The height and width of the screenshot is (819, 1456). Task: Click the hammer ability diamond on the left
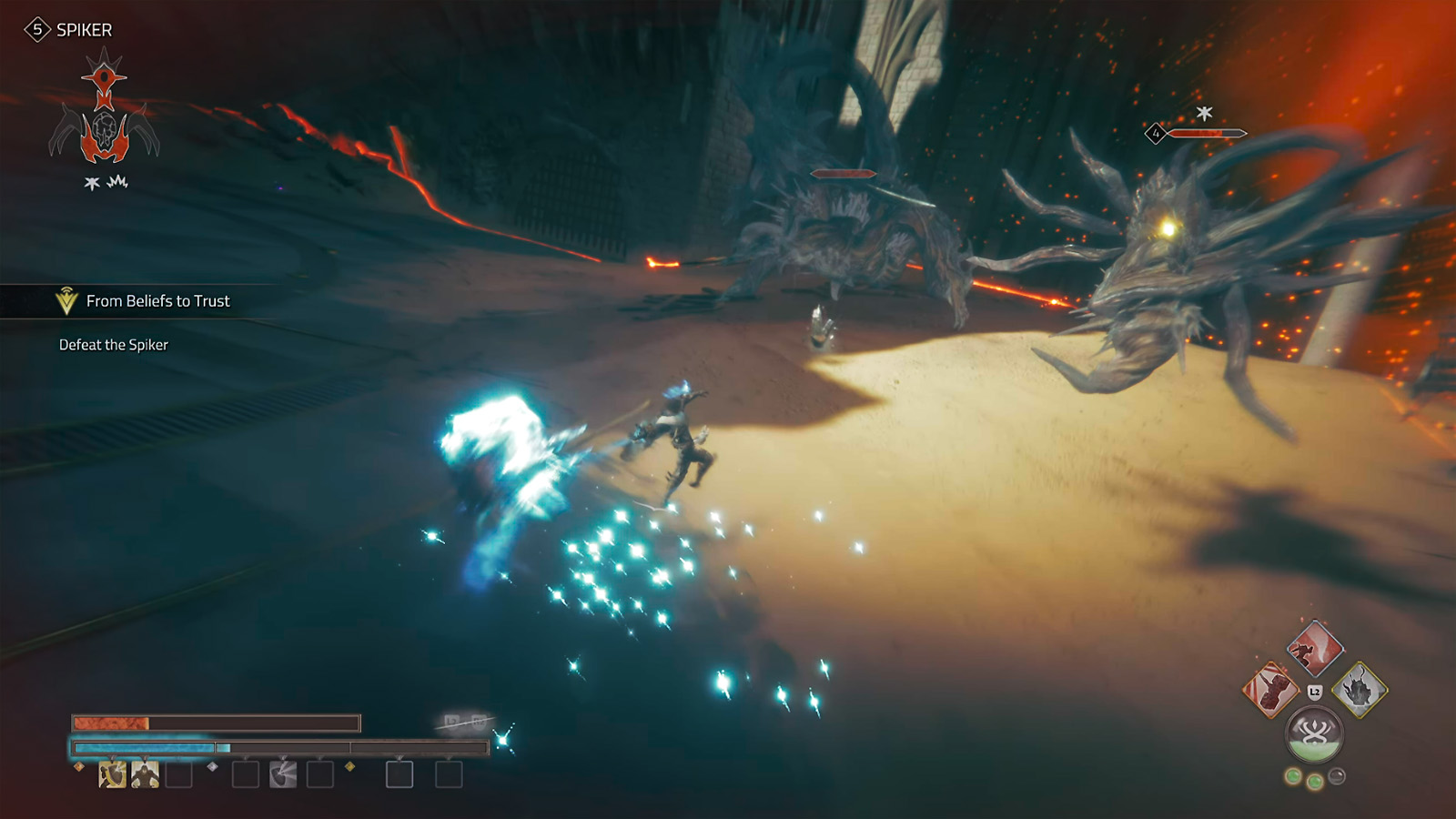click(x=1272, y=690)
